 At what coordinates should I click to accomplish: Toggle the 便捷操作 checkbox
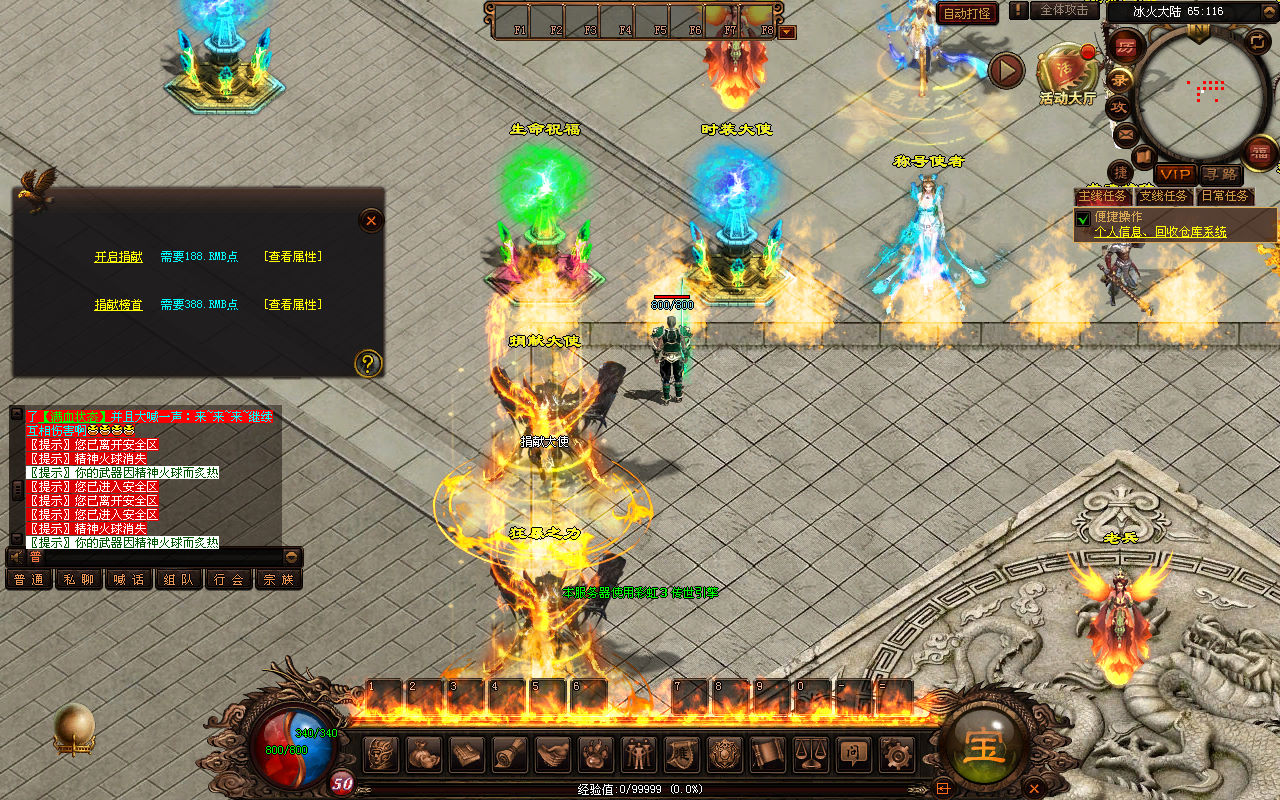click(x=1083, y=218)
